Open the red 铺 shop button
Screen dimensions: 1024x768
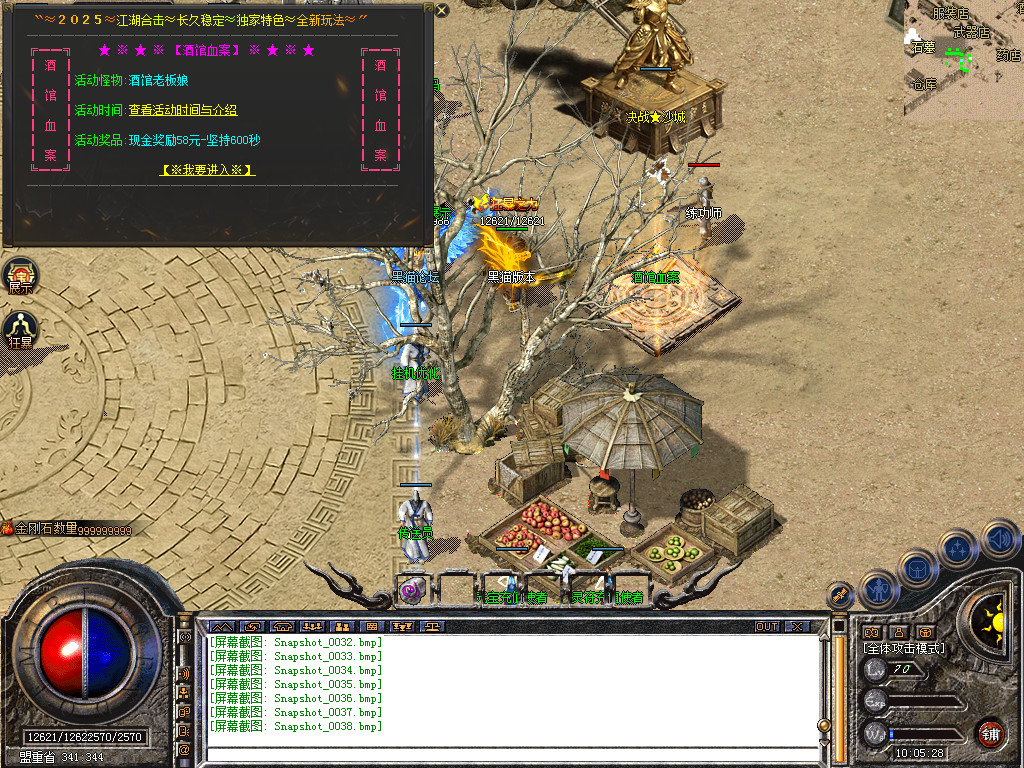[x=990, y=733]
